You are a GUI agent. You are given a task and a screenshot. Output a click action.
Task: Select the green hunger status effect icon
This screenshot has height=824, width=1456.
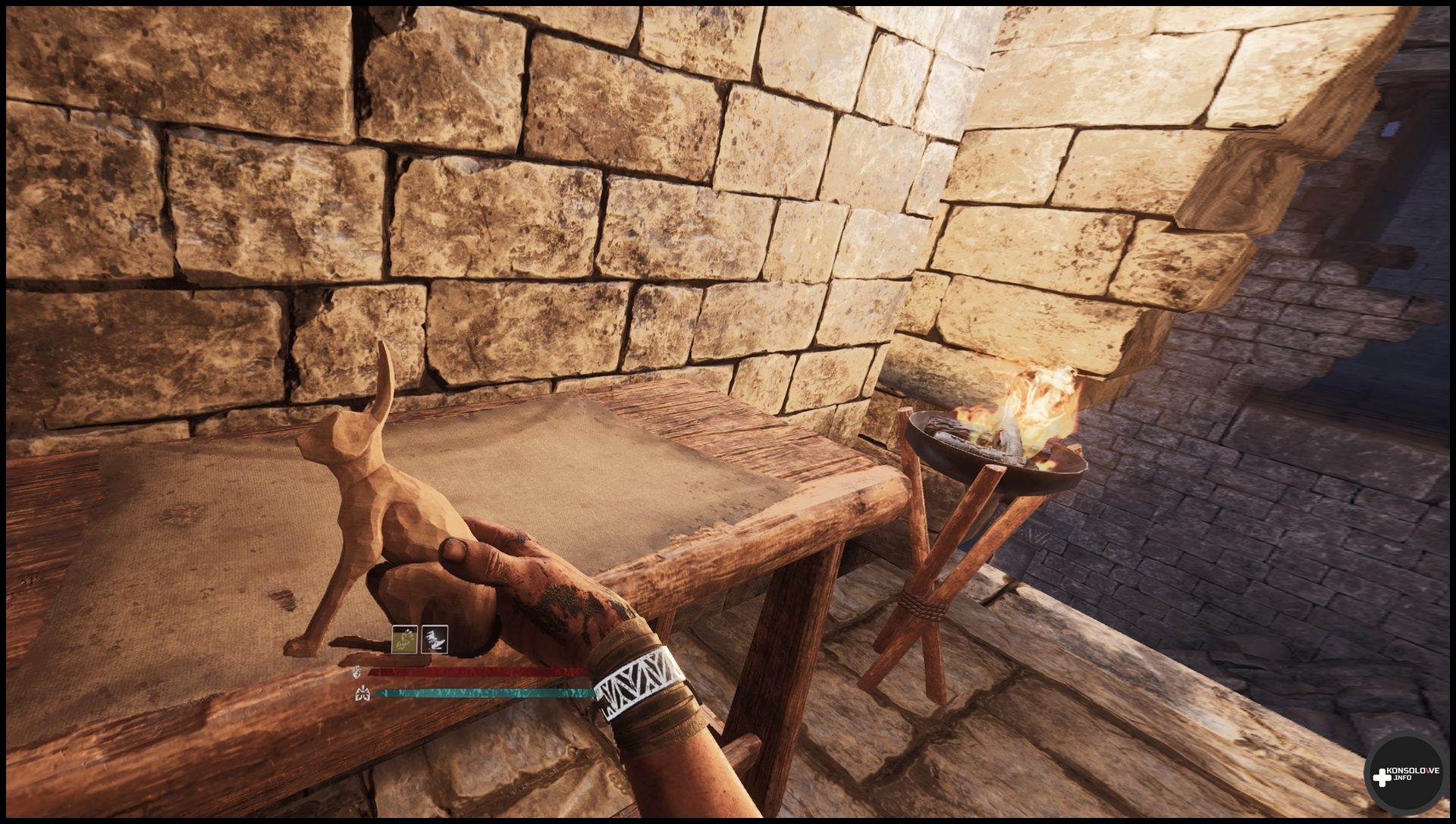pyautogui.click(x=404, y=640)
